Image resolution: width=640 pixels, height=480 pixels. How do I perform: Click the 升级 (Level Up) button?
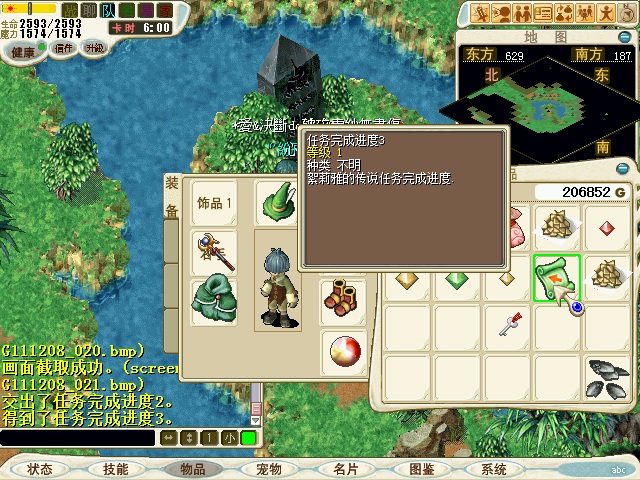point(95,47)
